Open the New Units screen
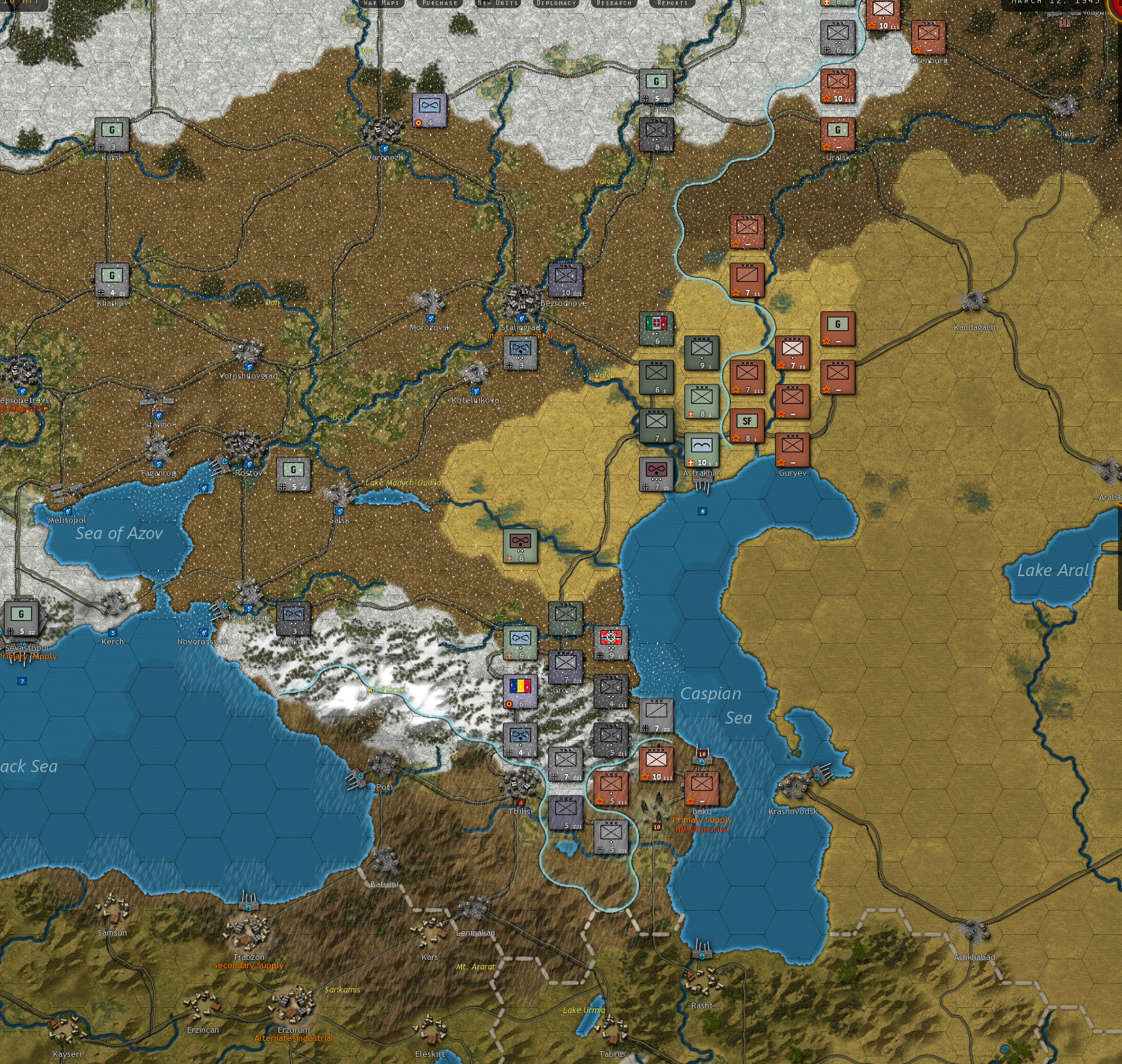 (x=496, y=3)
